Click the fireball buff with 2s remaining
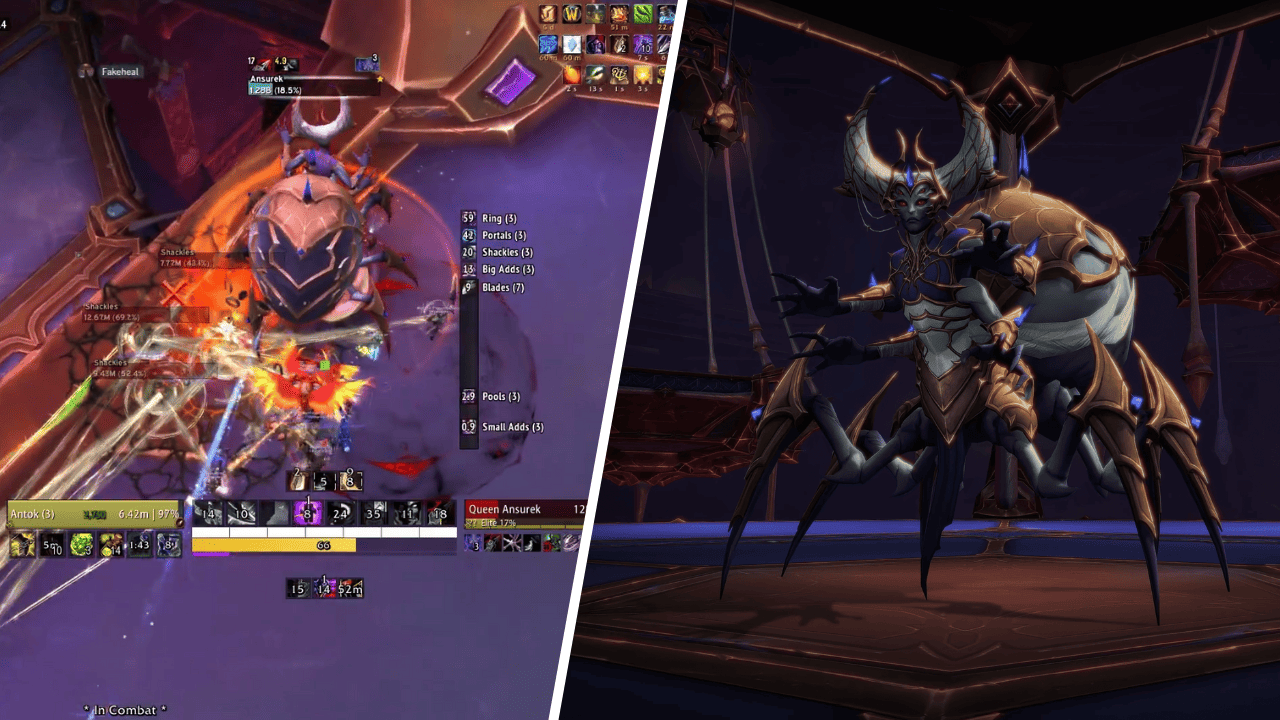Screen dimensions: 1280x720 572,74
